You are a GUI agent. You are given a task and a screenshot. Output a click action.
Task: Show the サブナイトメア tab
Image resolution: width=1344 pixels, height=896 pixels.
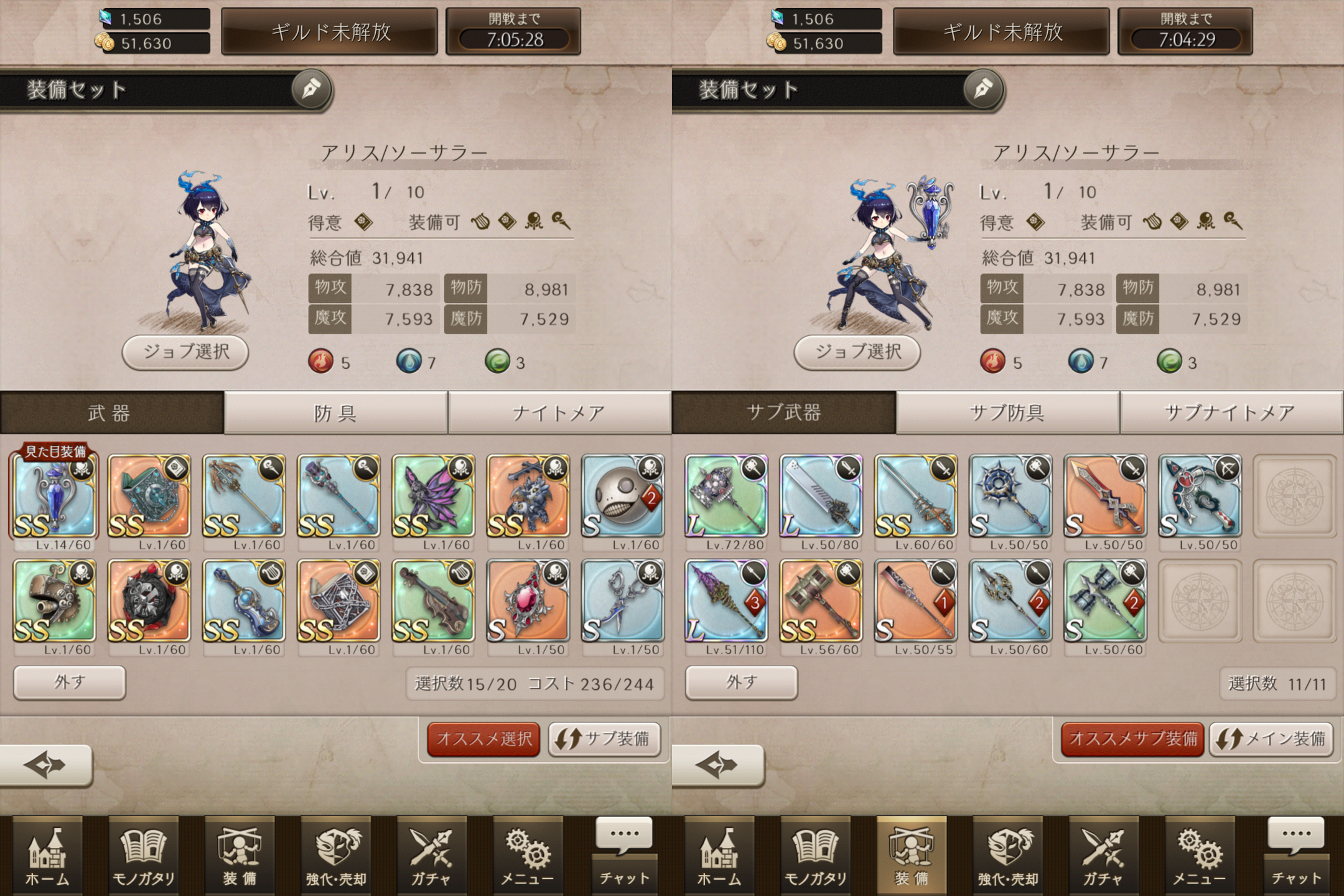click(1231, 413)
